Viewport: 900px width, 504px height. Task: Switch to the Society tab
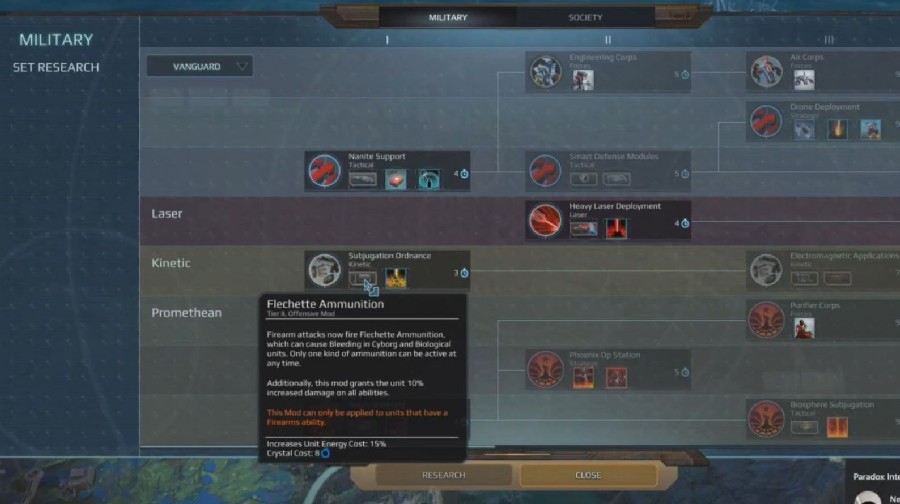pos(585,17)
